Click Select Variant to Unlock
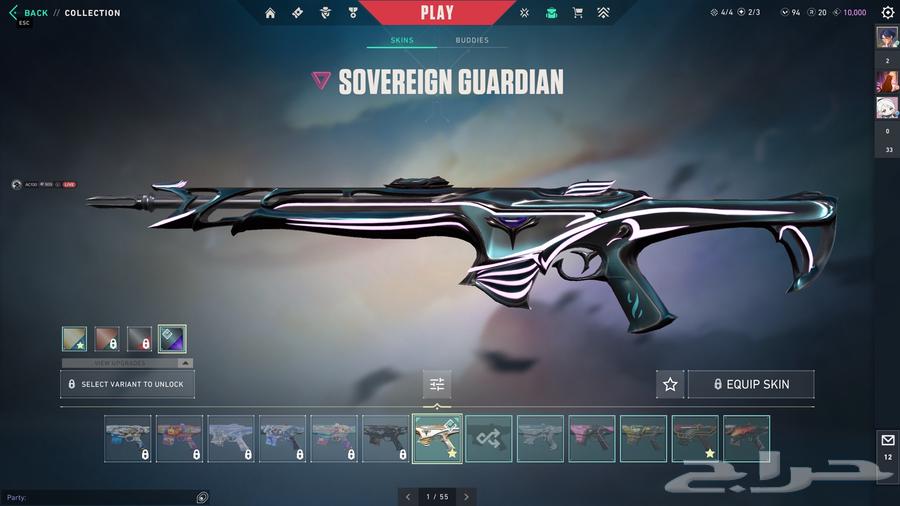This screenshot has width=900, height=506. coord(127,384)
